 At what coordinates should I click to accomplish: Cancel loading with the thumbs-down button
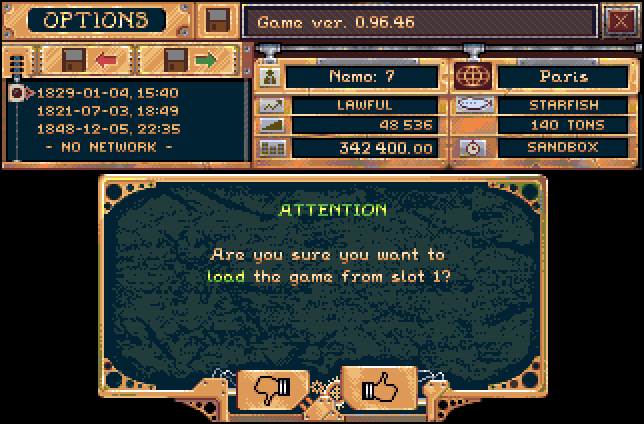[x=273, y=388]
